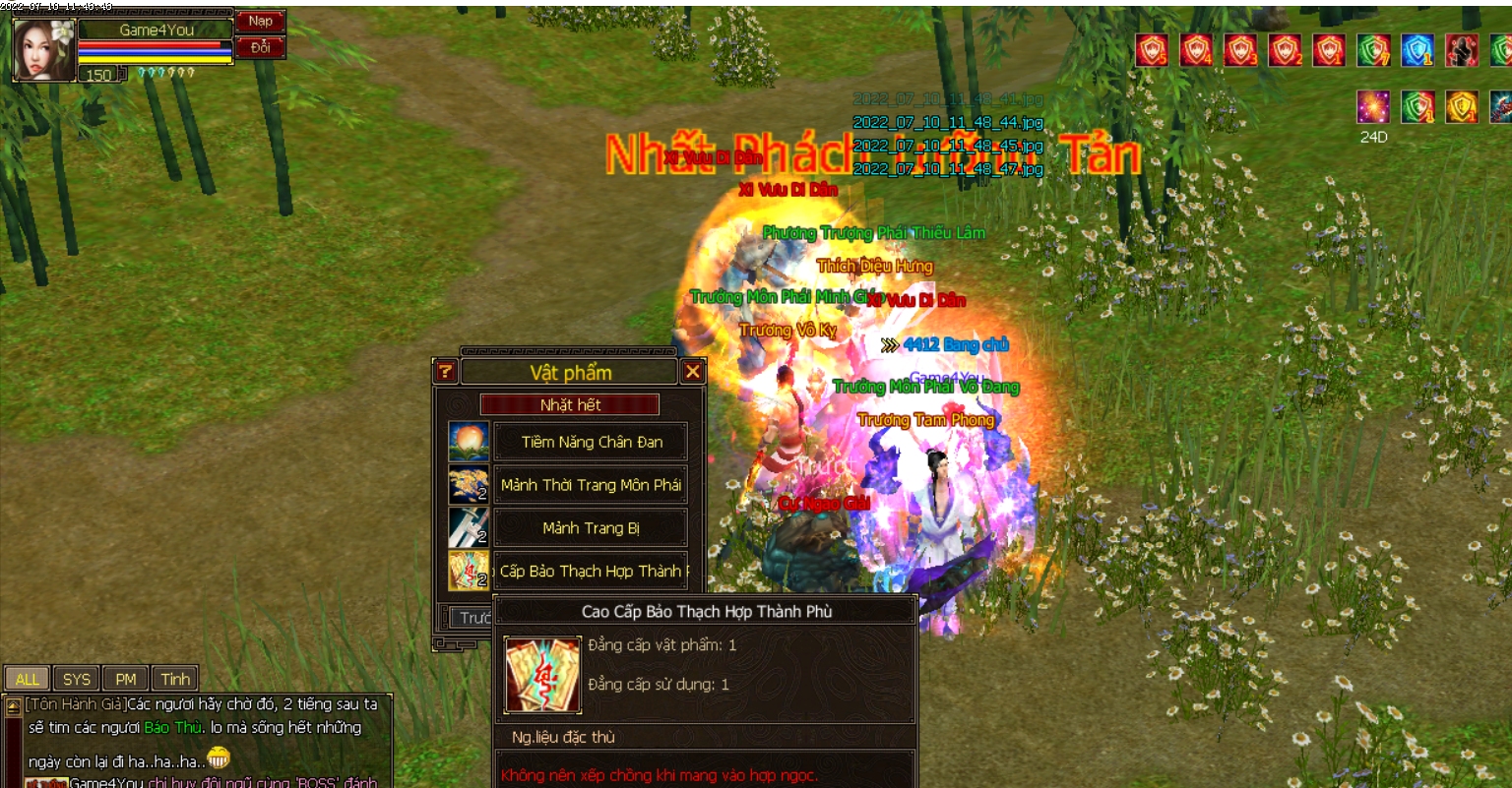Switch to the ALL chat tab
This screenshot has width=1512, height=788.
pos(27,679)
